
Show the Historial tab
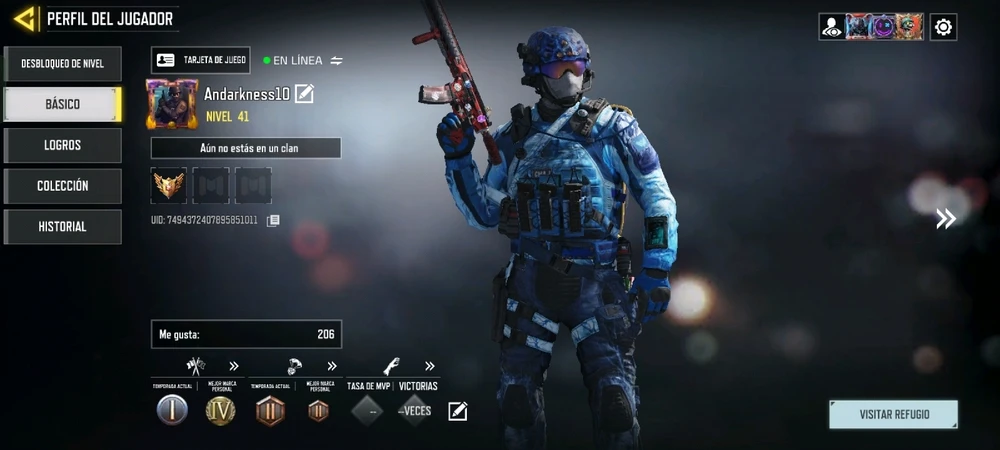point(62,227)
